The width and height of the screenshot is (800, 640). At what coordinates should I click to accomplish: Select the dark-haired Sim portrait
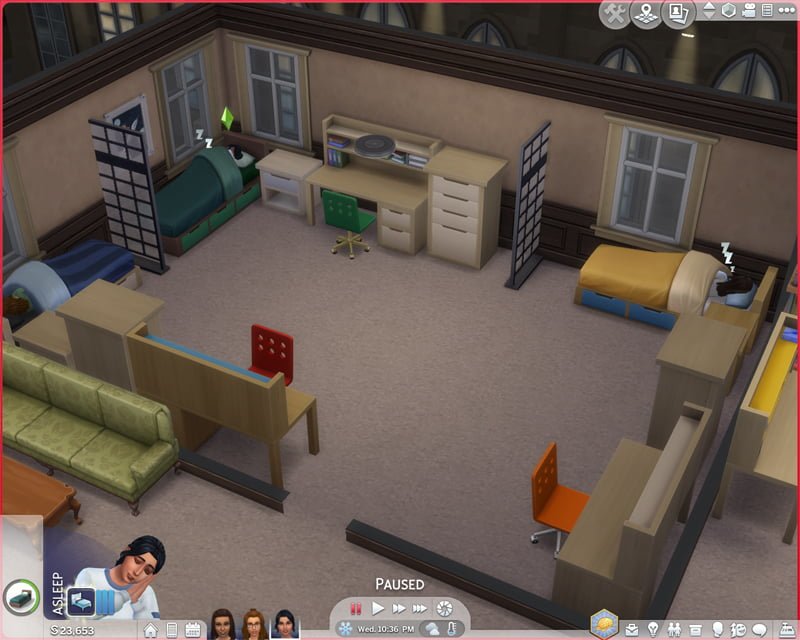(284, 624)
